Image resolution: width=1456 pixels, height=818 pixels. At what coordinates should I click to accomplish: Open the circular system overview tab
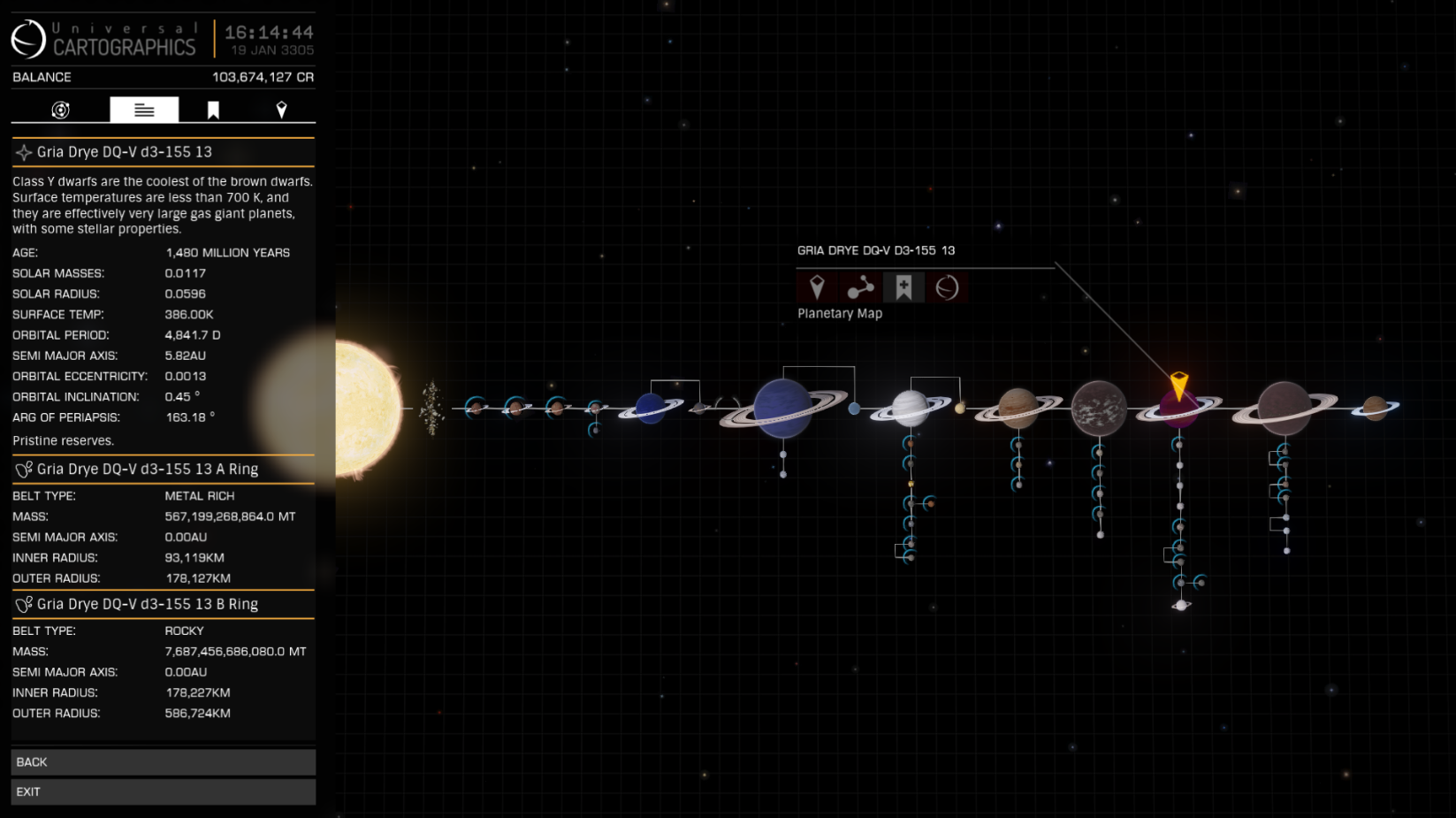coord(60,110)
